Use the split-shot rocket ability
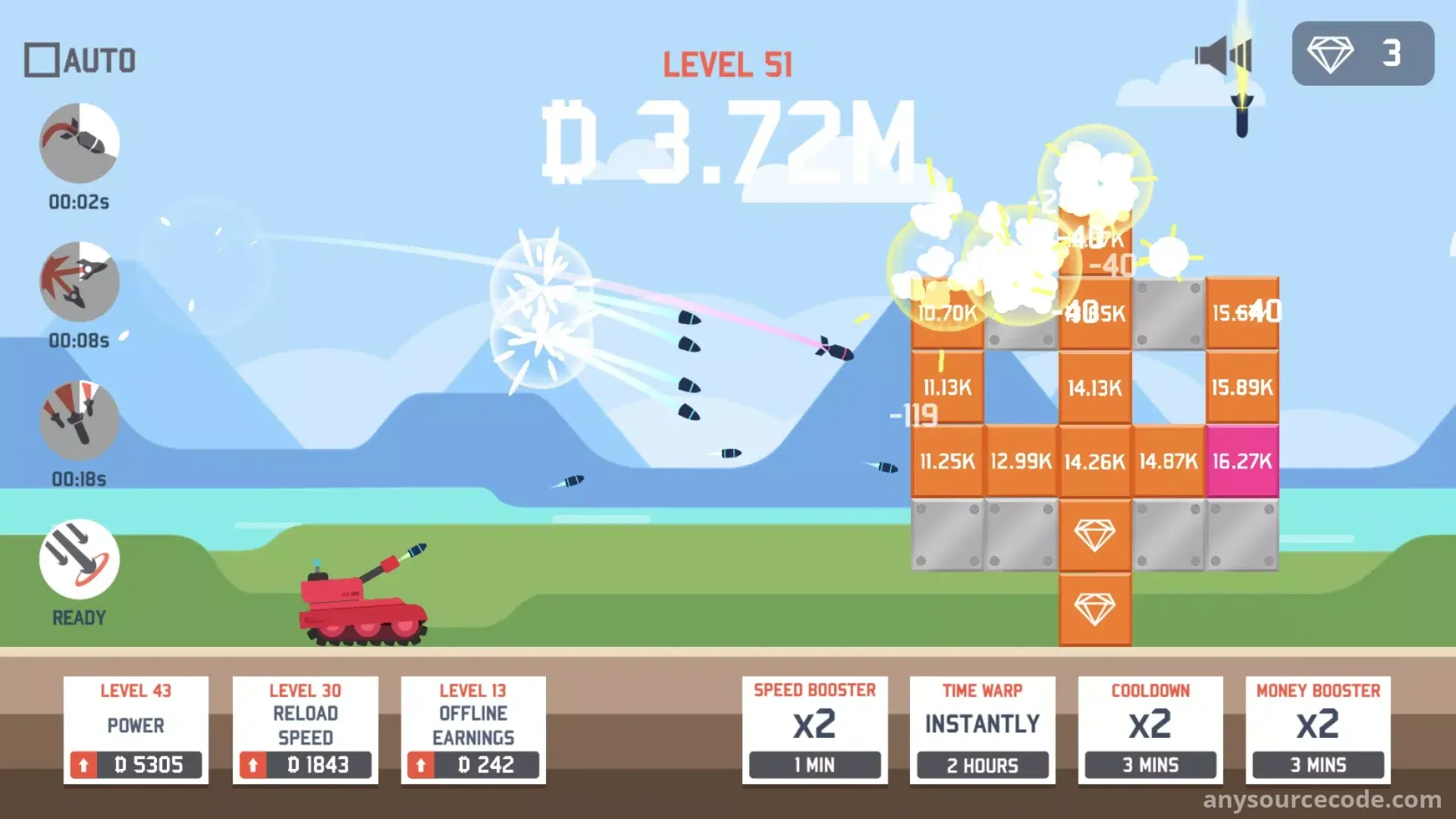 pos(80,282)
